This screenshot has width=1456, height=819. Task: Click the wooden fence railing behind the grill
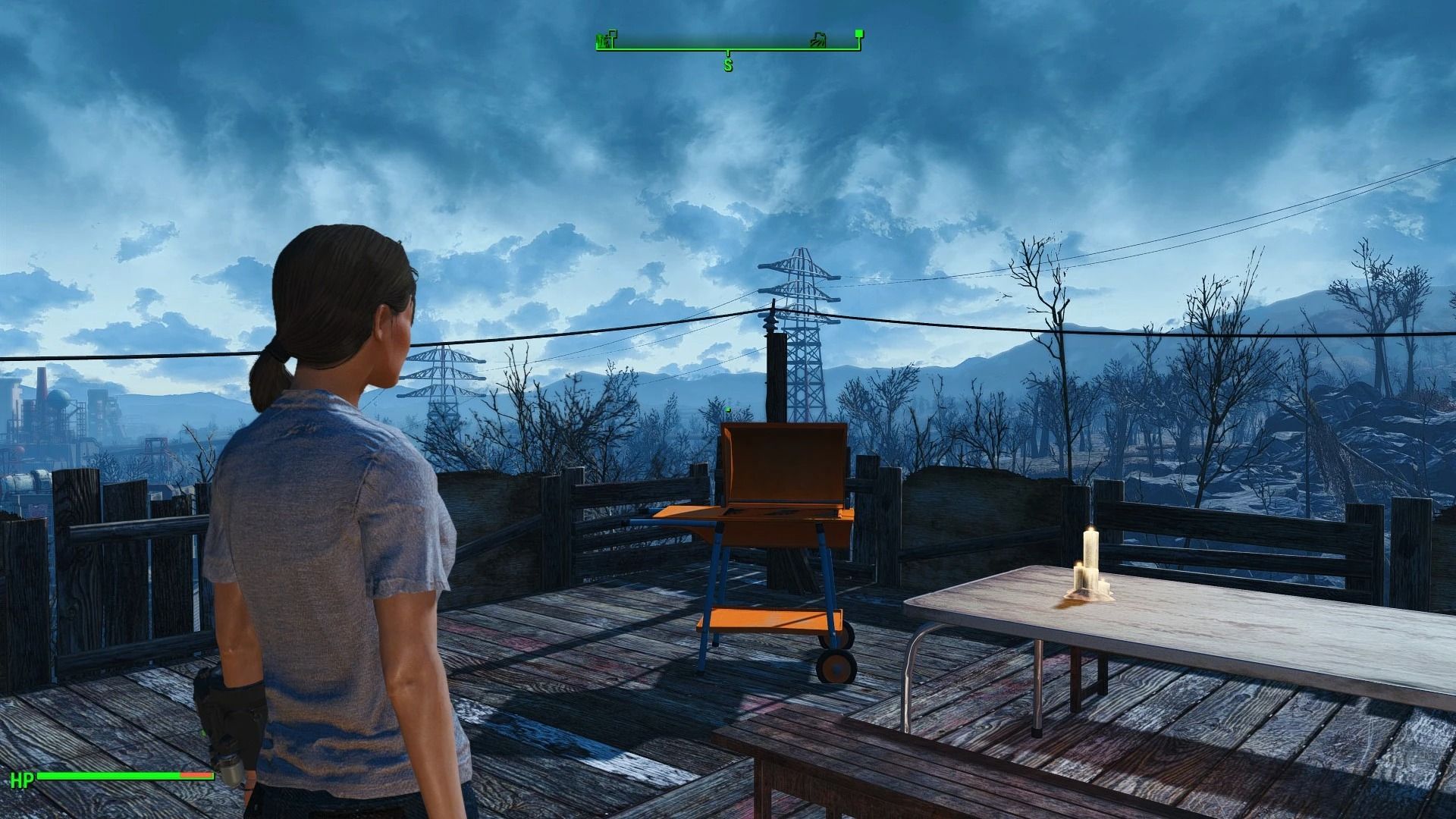948,500
